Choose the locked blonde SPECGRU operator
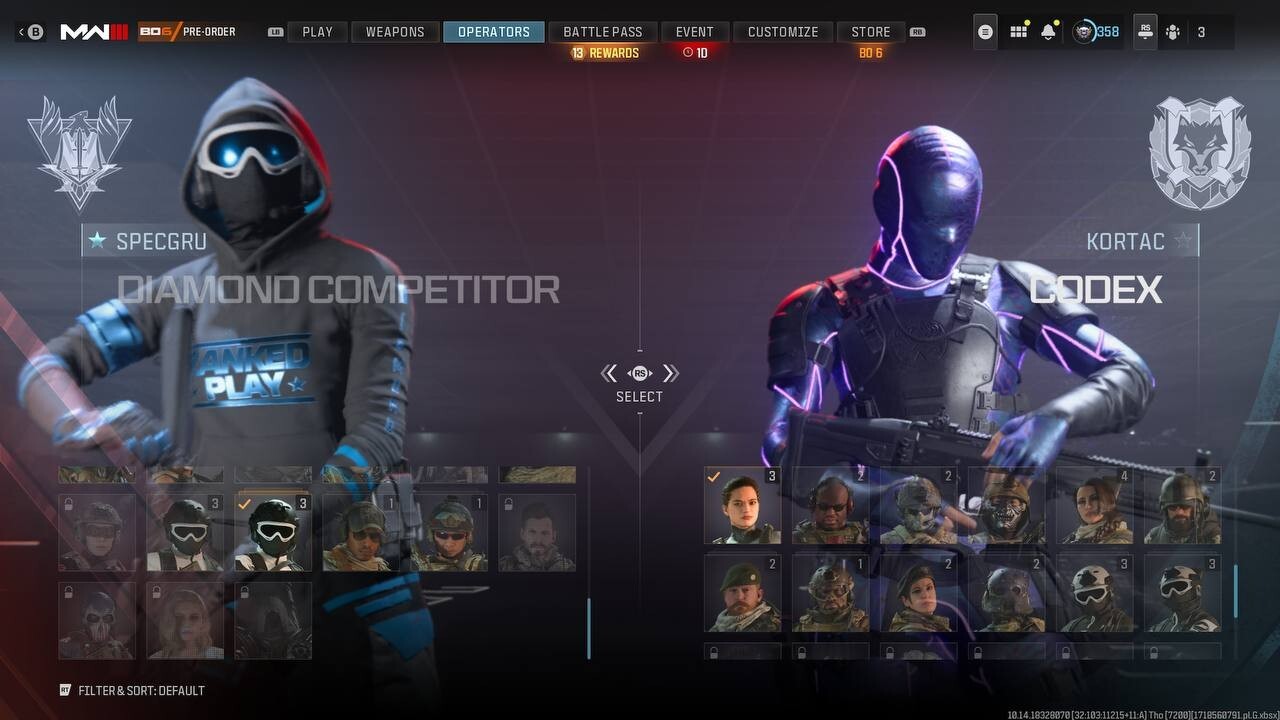The width and height of the screenshot is (1280, 720). click(185, 621)
